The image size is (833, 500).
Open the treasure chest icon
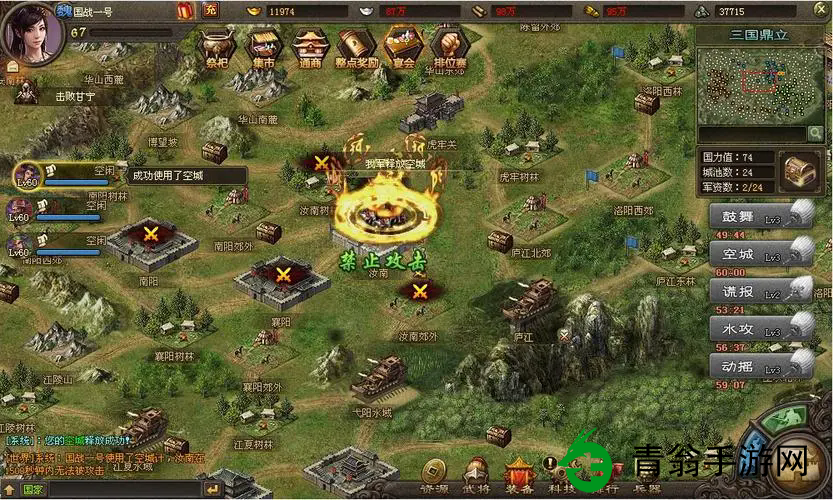tap(800, 171)
